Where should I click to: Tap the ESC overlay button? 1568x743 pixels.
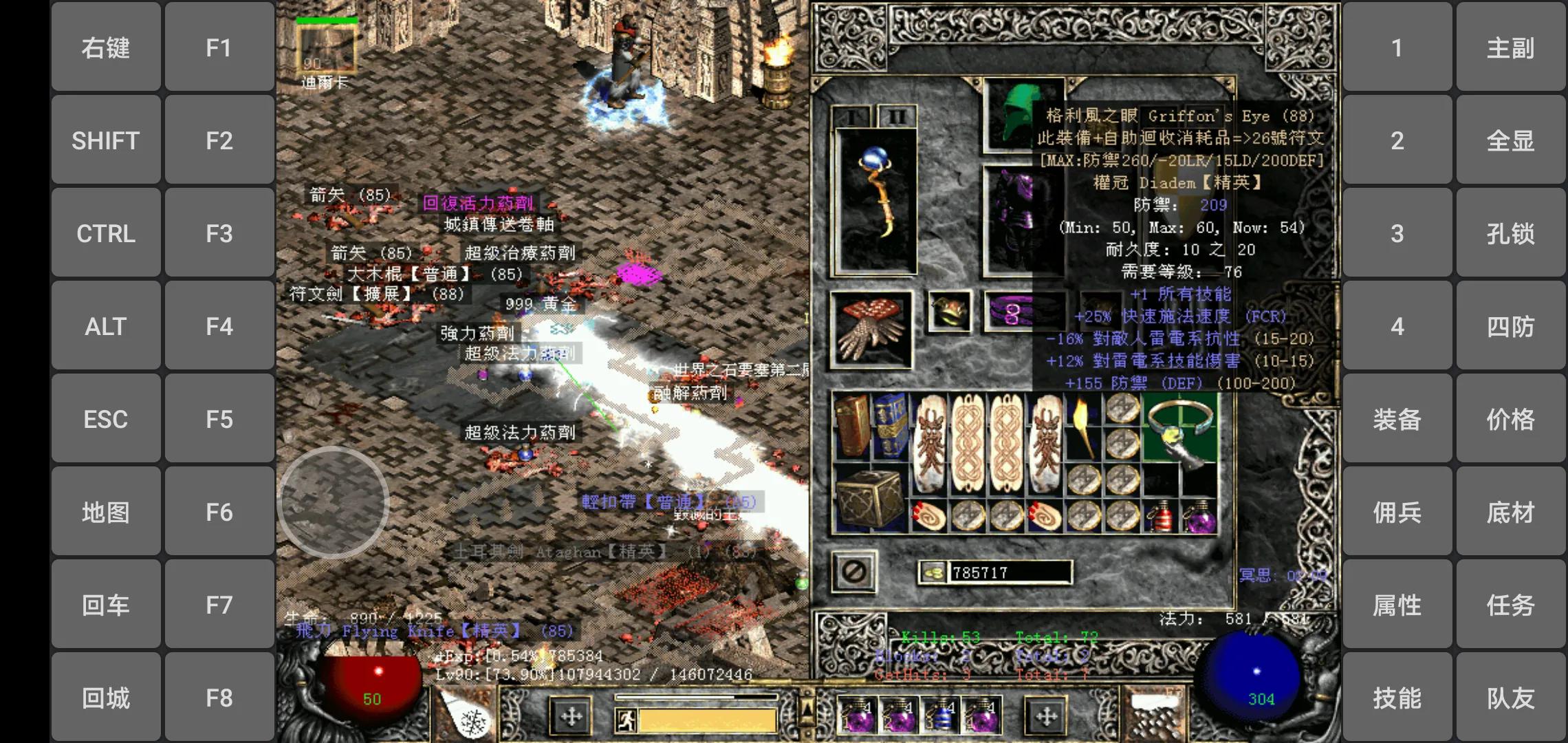coord(106,419)
